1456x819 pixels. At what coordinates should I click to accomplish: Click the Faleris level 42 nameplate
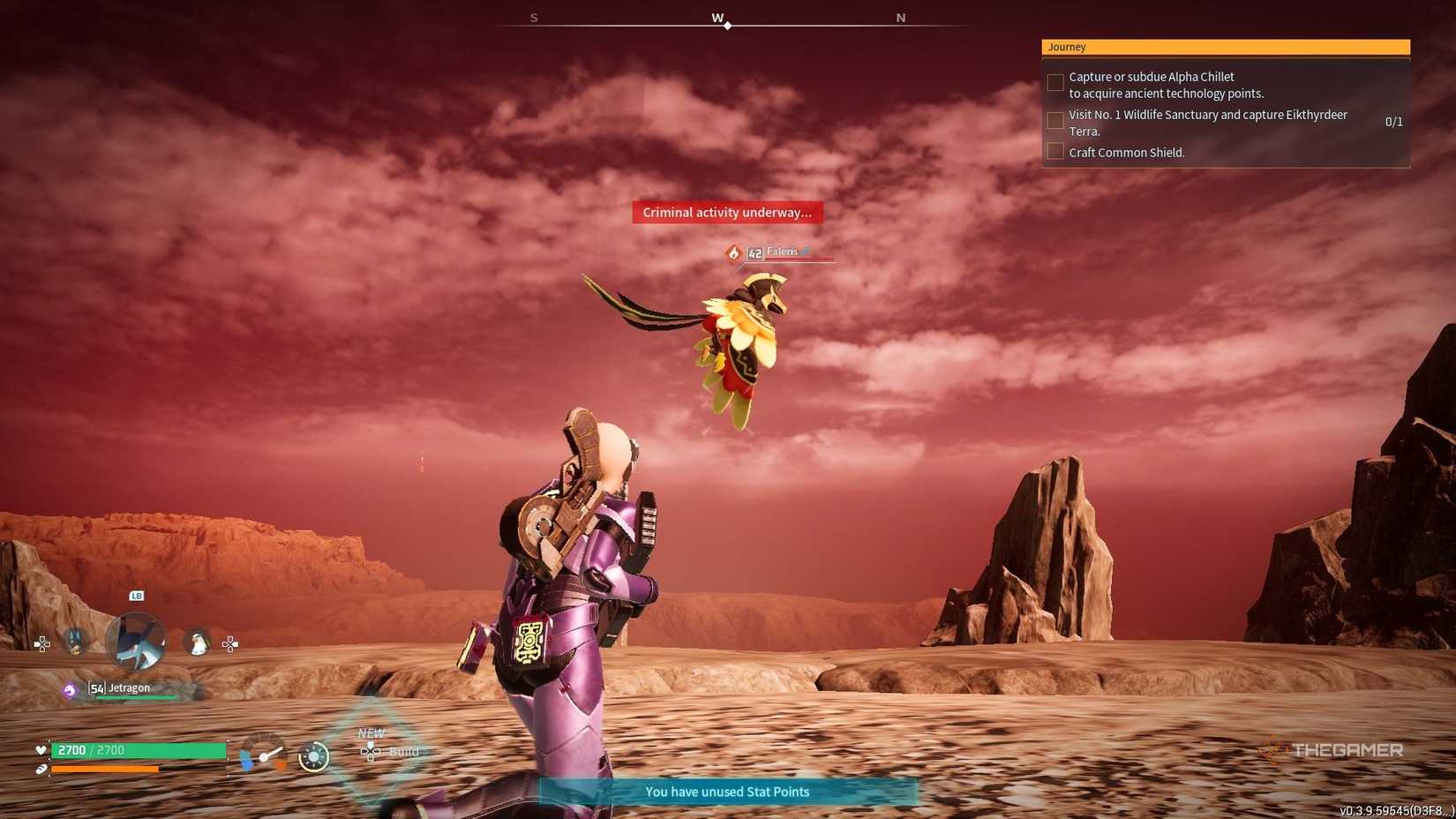(x=775, y=252)
